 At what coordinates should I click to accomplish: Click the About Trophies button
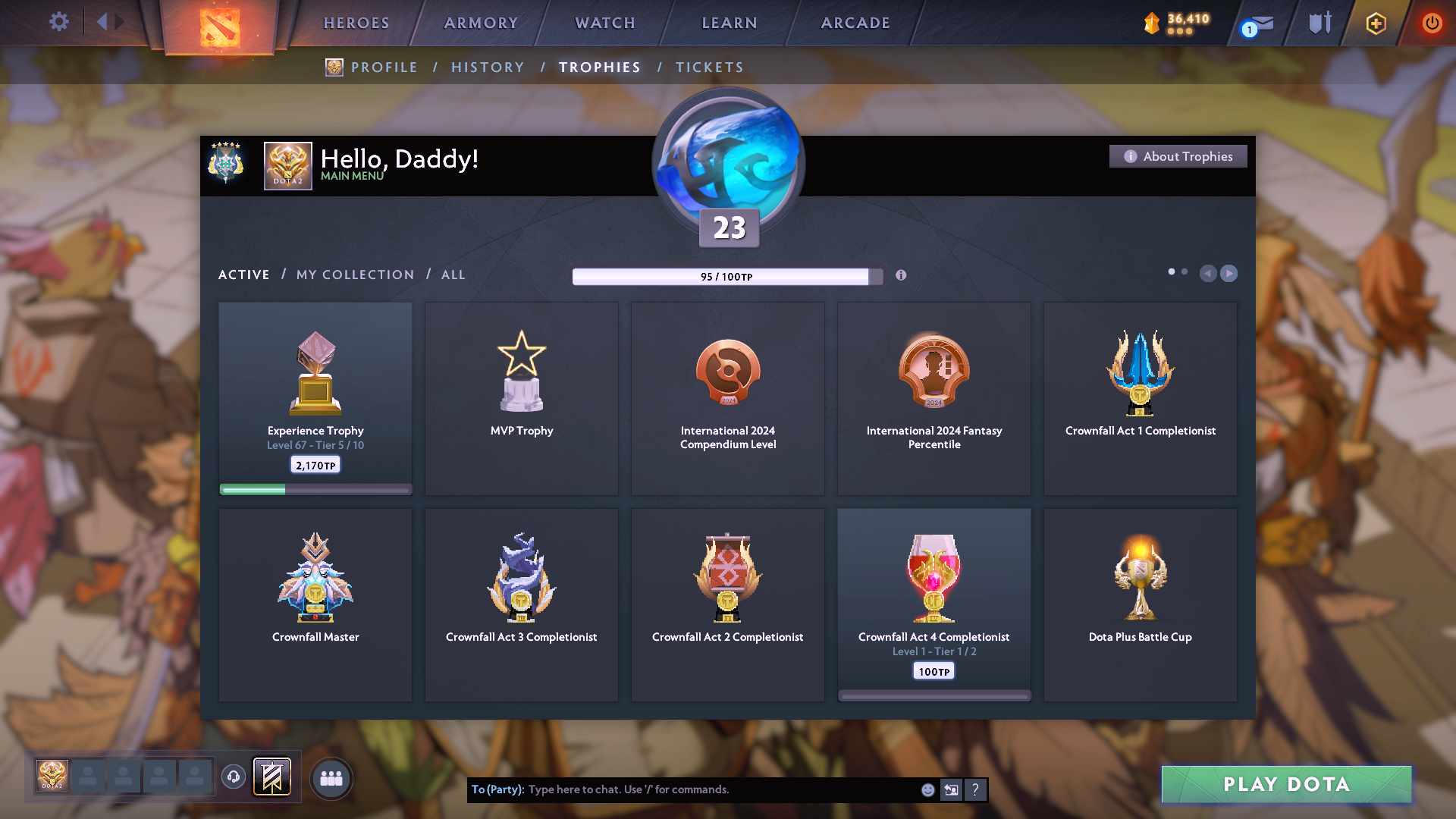pos(1178,156)
